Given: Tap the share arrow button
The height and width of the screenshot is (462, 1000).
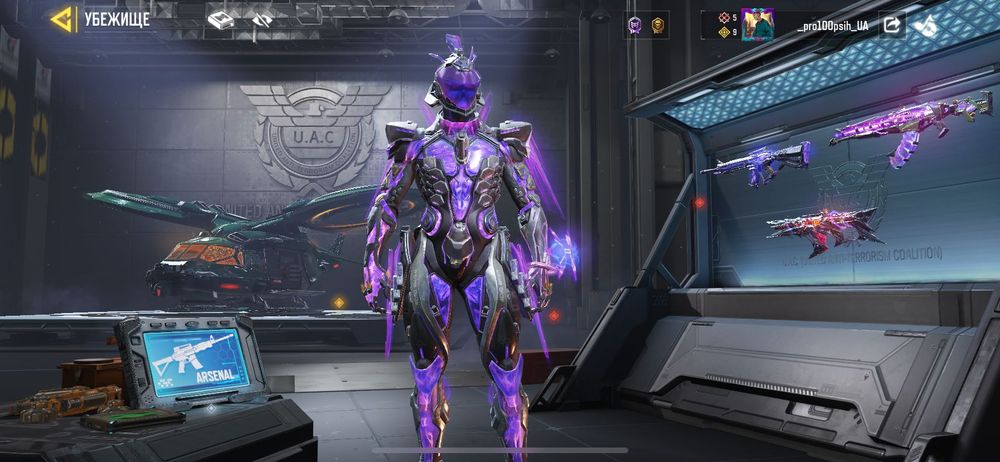Looking at the screenshot, I should (892, 24).
